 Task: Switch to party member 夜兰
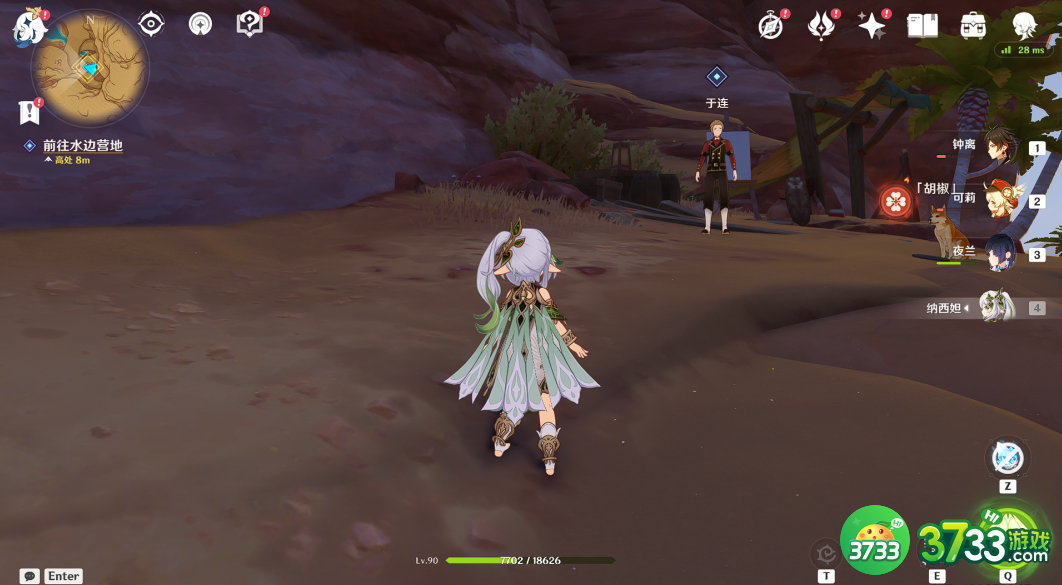998,253
